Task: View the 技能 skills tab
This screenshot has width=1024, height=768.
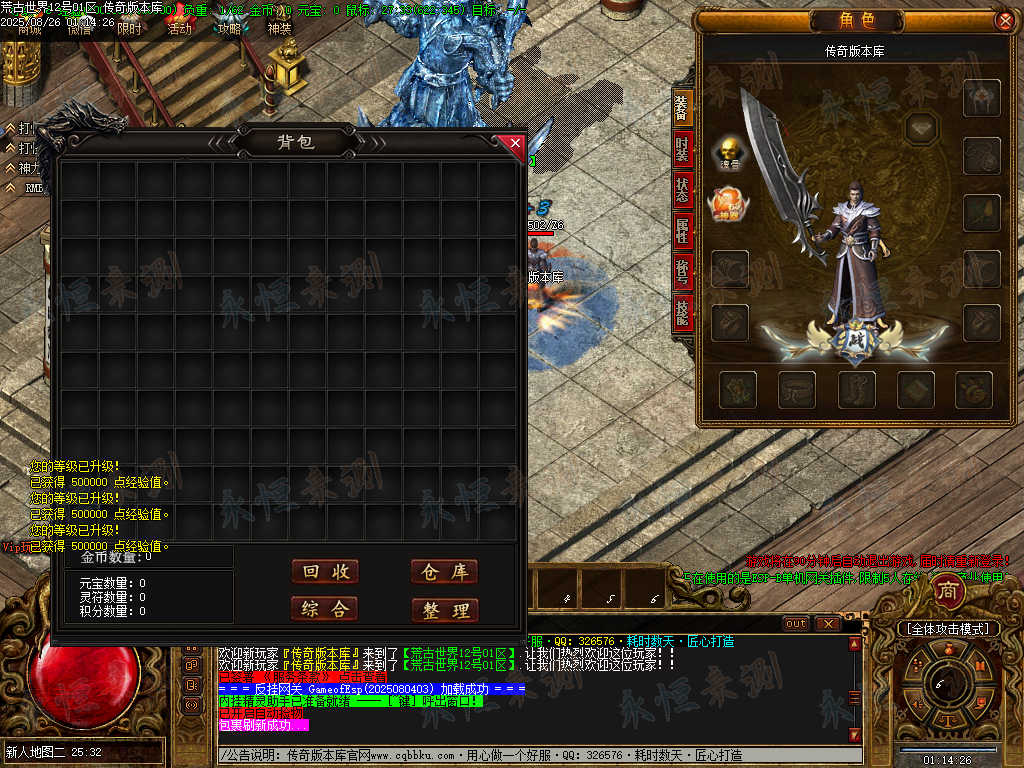Action: click(681, 312)
